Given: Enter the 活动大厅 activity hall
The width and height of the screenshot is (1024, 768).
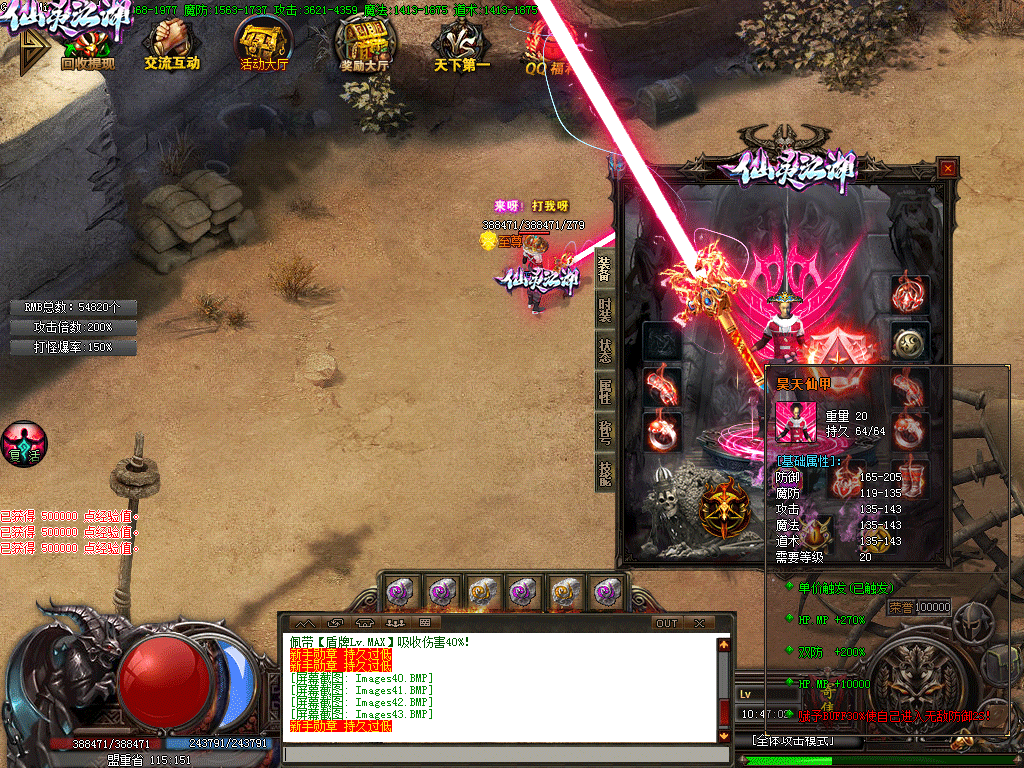Looking at the screenshot, I should click(x=264, y=46).
